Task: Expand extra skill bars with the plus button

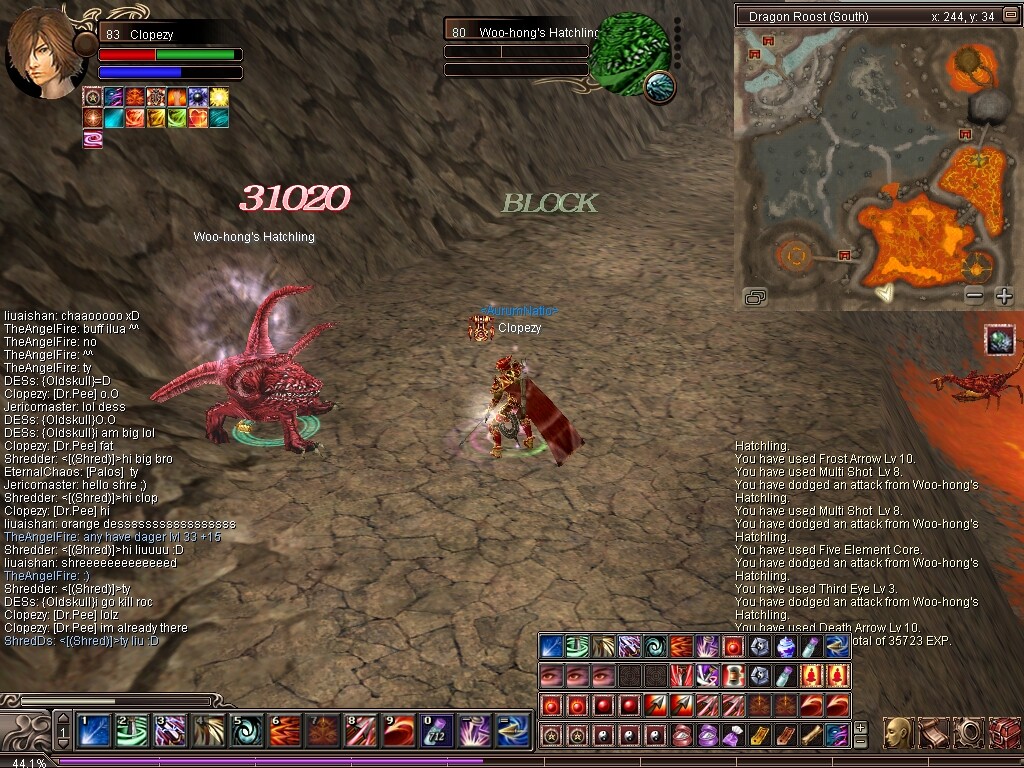Action: point(860,728)
